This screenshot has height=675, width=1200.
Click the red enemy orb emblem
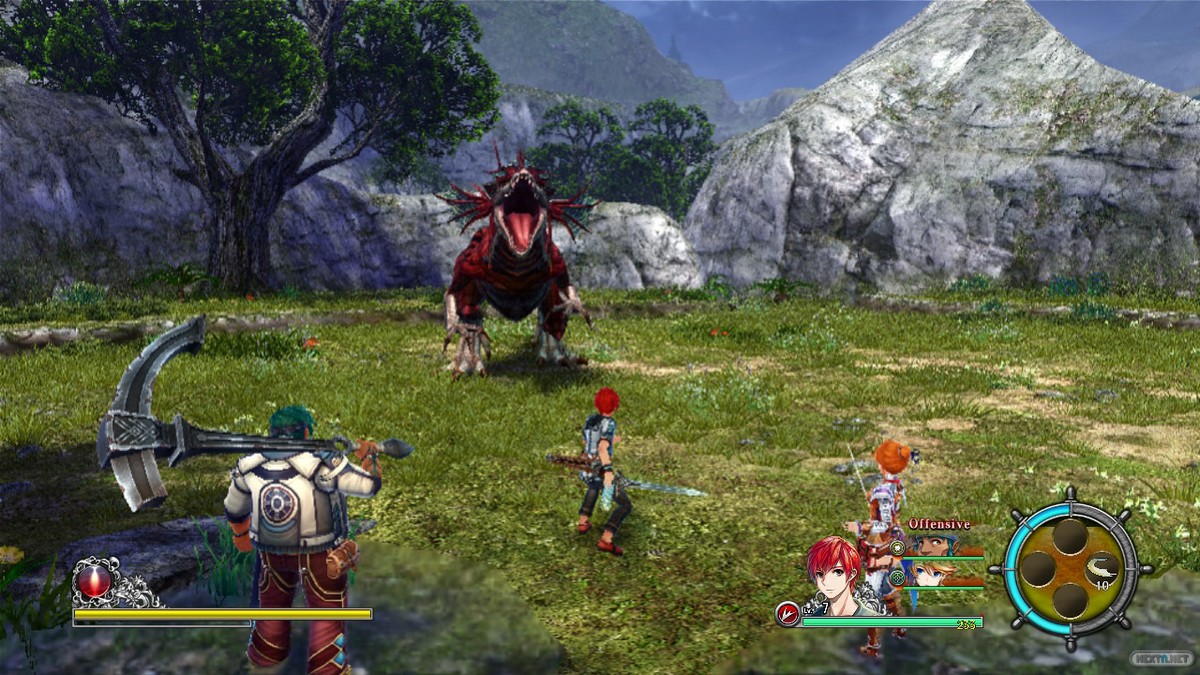click(96, 581)
